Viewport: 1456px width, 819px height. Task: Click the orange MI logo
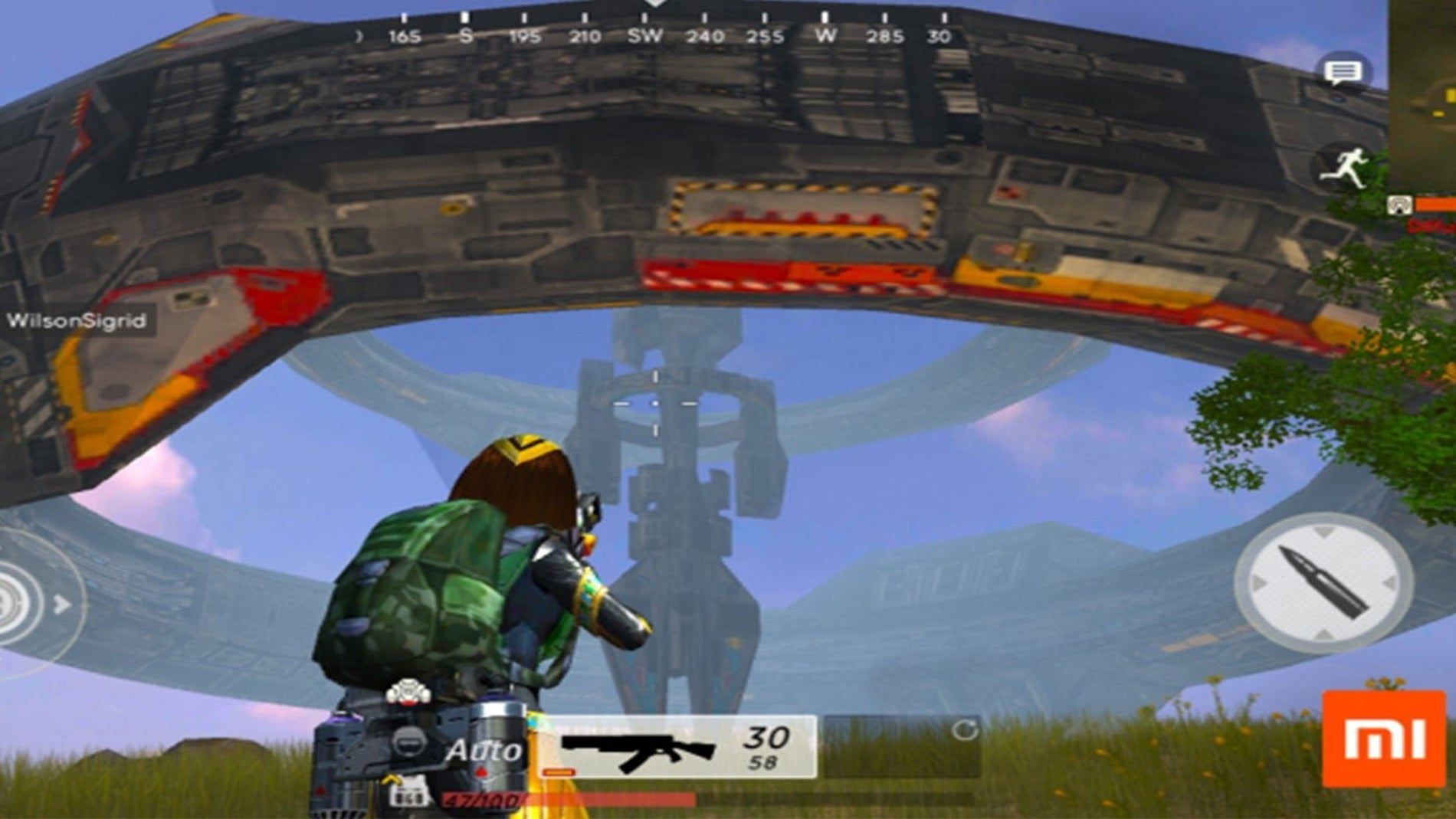(1384, 739)
